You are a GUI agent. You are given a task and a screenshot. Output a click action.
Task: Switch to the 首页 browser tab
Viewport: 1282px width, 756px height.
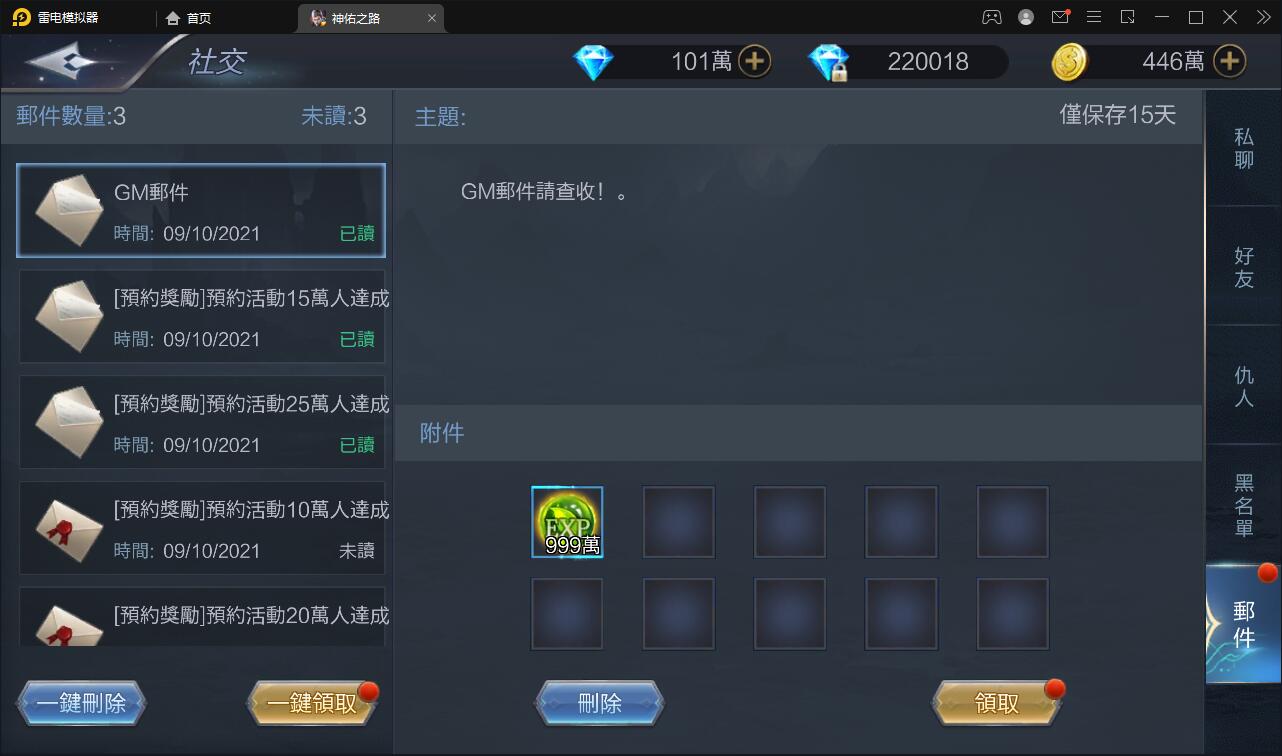(196, 17)
